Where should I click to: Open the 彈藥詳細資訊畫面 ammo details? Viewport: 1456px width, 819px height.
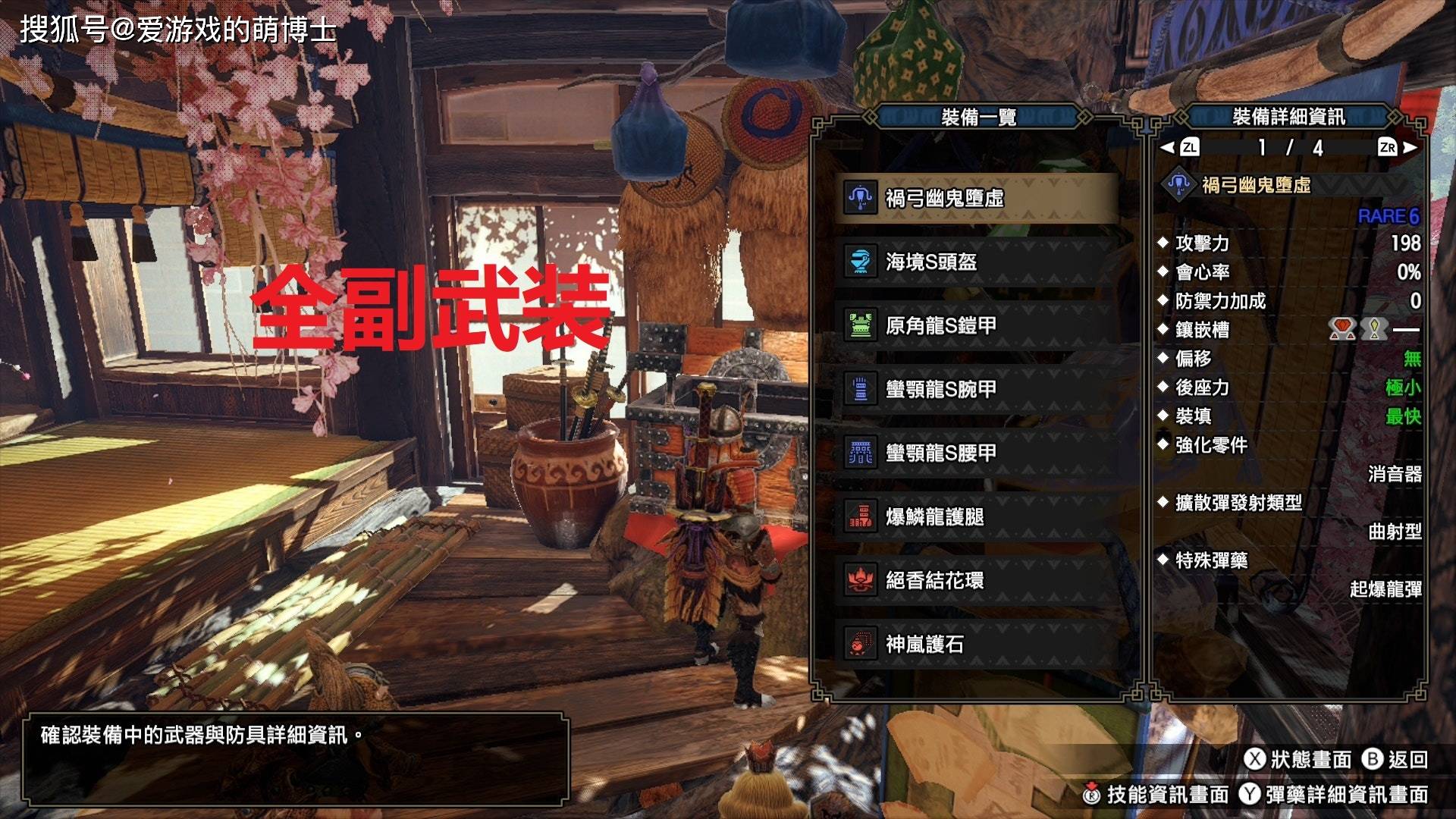tap(1335, 794)
